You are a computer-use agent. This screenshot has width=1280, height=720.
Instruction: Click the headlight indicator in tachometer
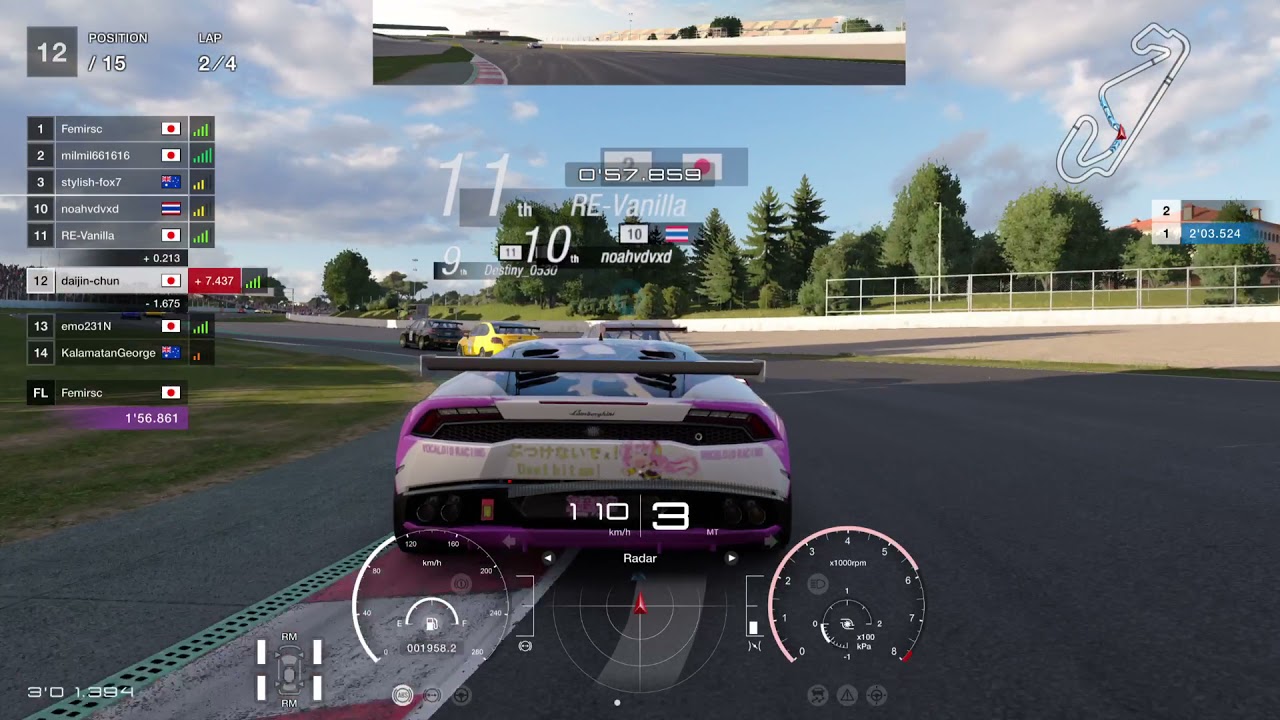click(x=817, y=584)
